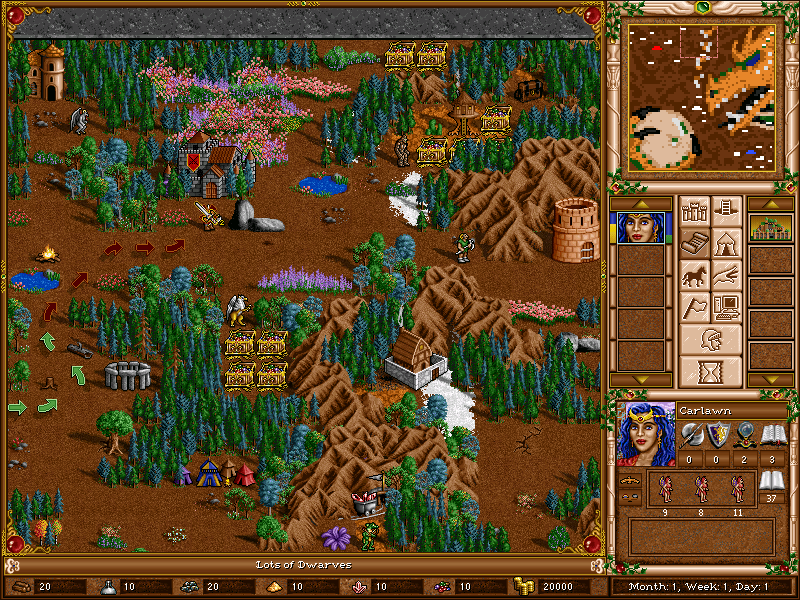The width and height of the screenshot is (800, 600).
Task: Click the town list up arrow
Action: pos(770,204)
